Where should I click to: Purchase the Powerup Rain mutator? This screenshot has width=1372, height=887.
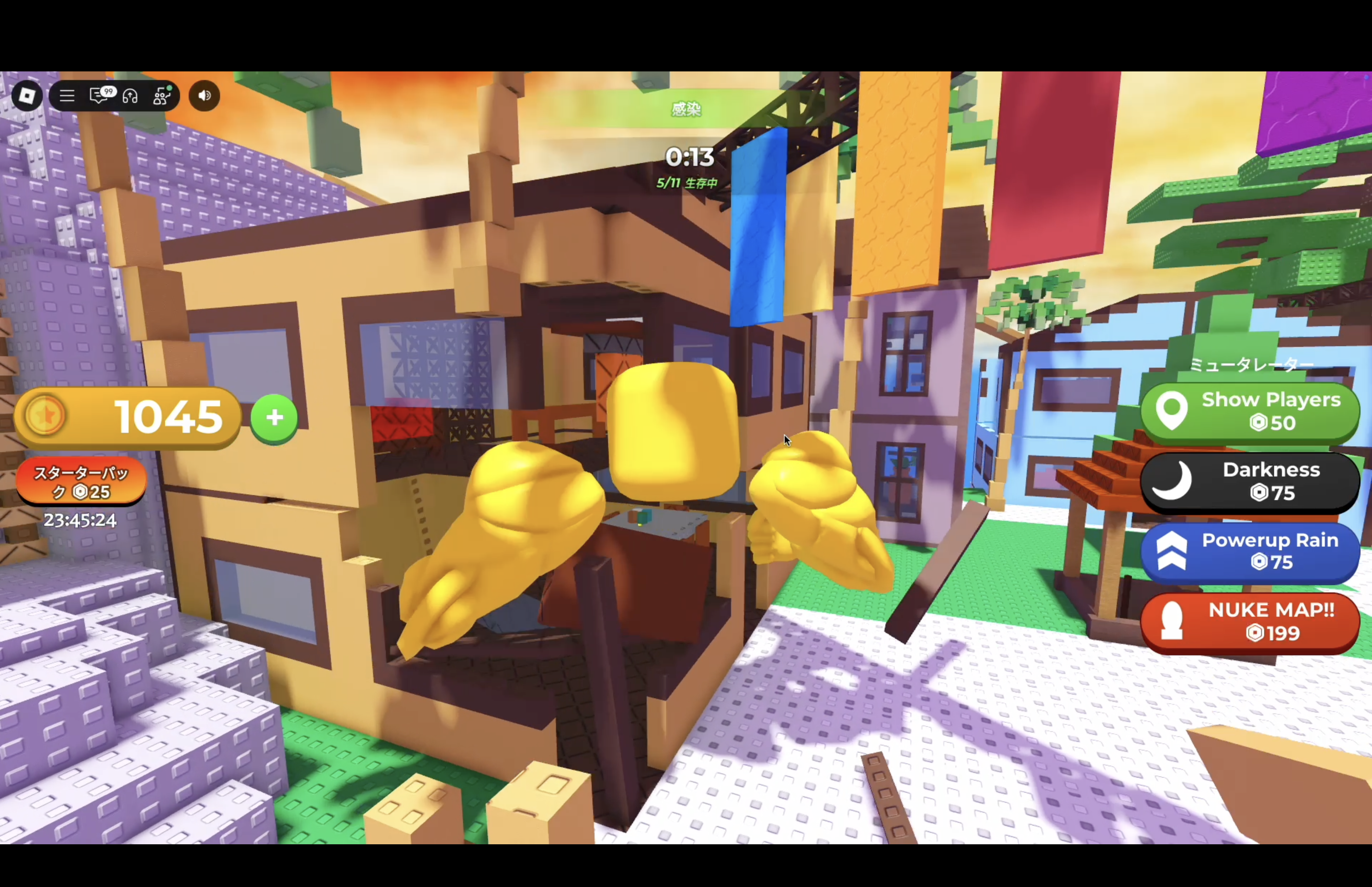pyautogui.click(x=1249, y=551)
